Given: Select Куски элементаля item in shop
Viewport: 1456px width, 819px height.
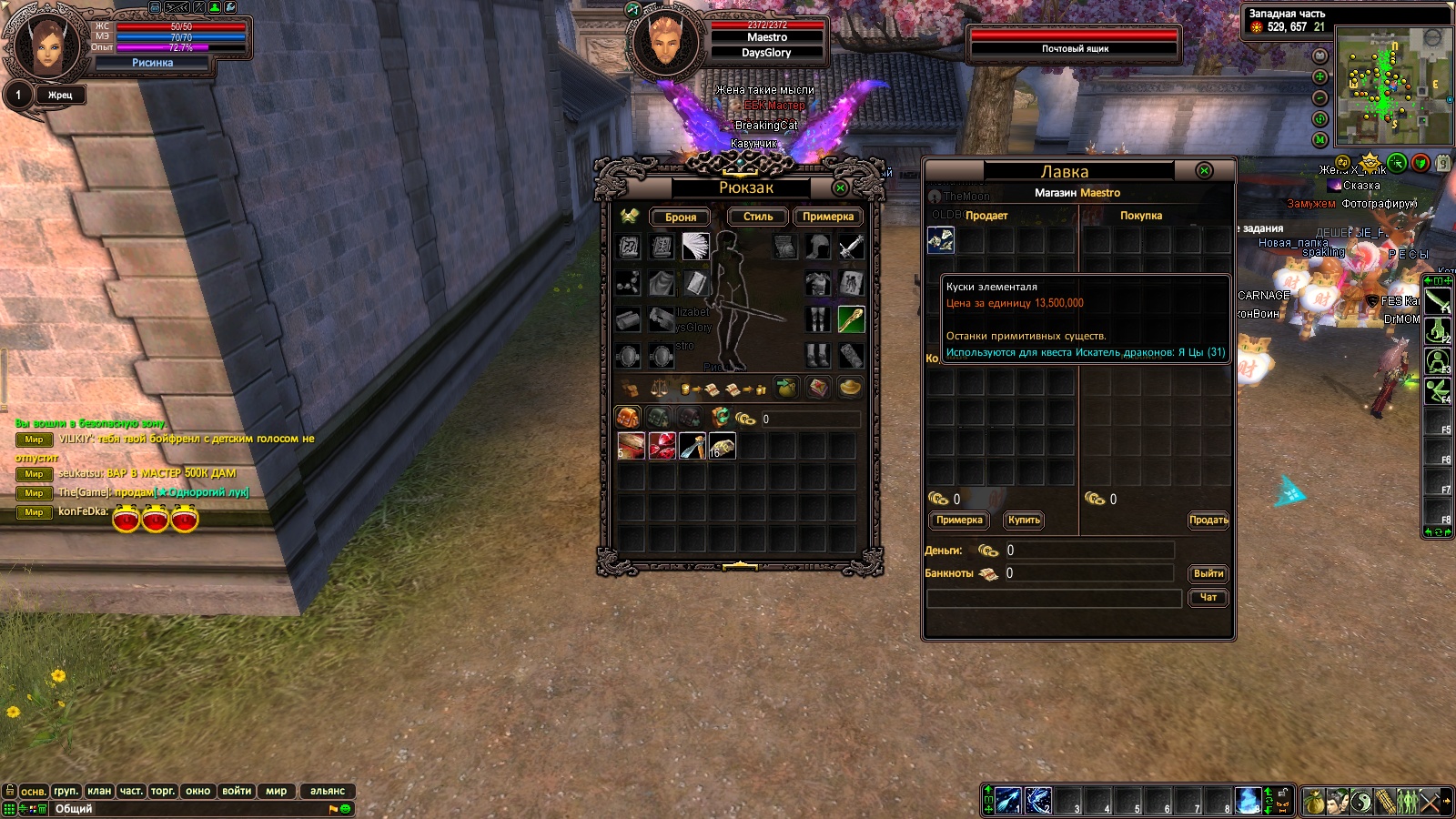Looking at the screenshot, I should pyautogui.click(x=940, y=240).
